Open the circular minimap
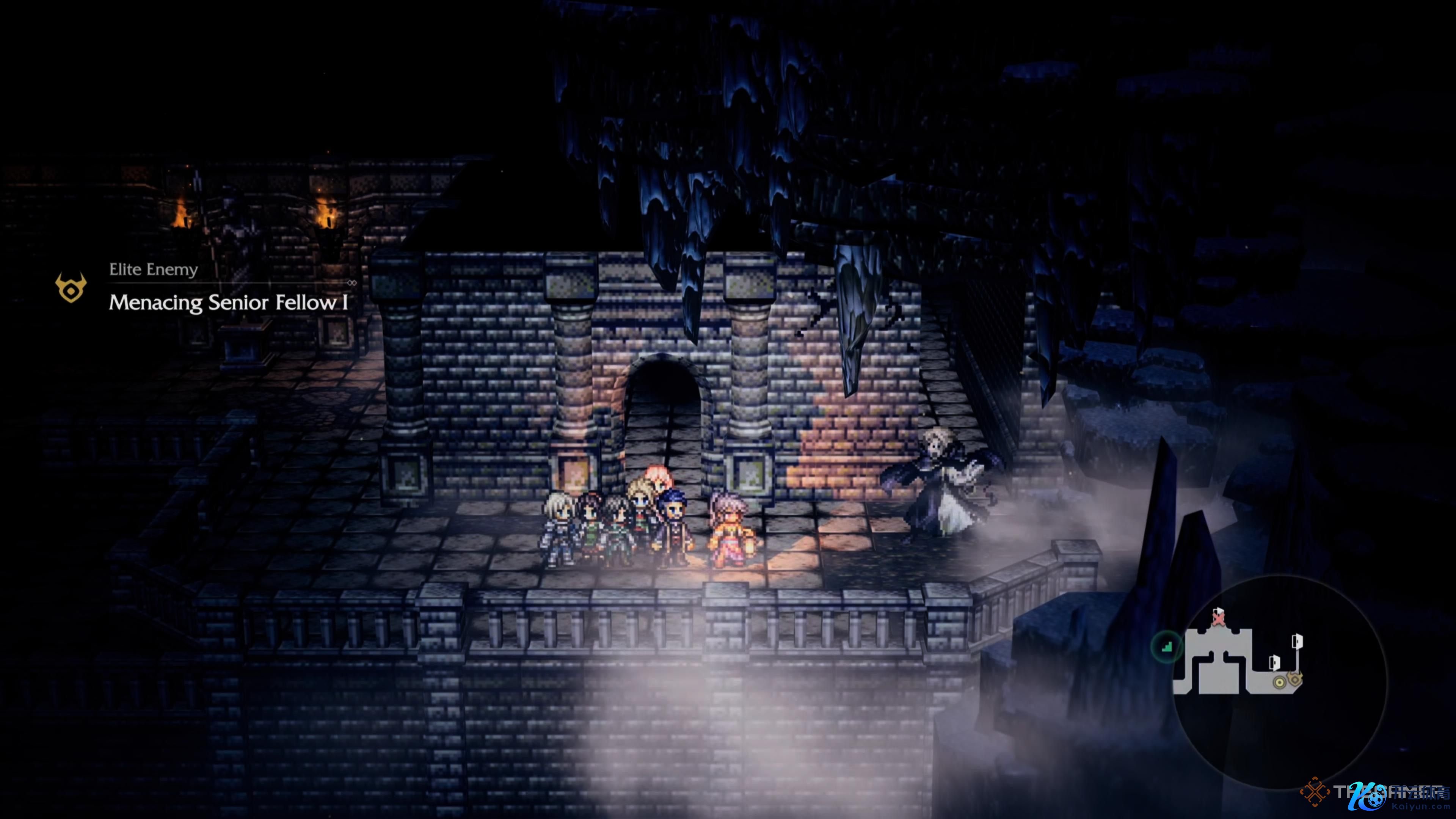Viewport: 1456px width, 819px height. tap(1280, 681)
